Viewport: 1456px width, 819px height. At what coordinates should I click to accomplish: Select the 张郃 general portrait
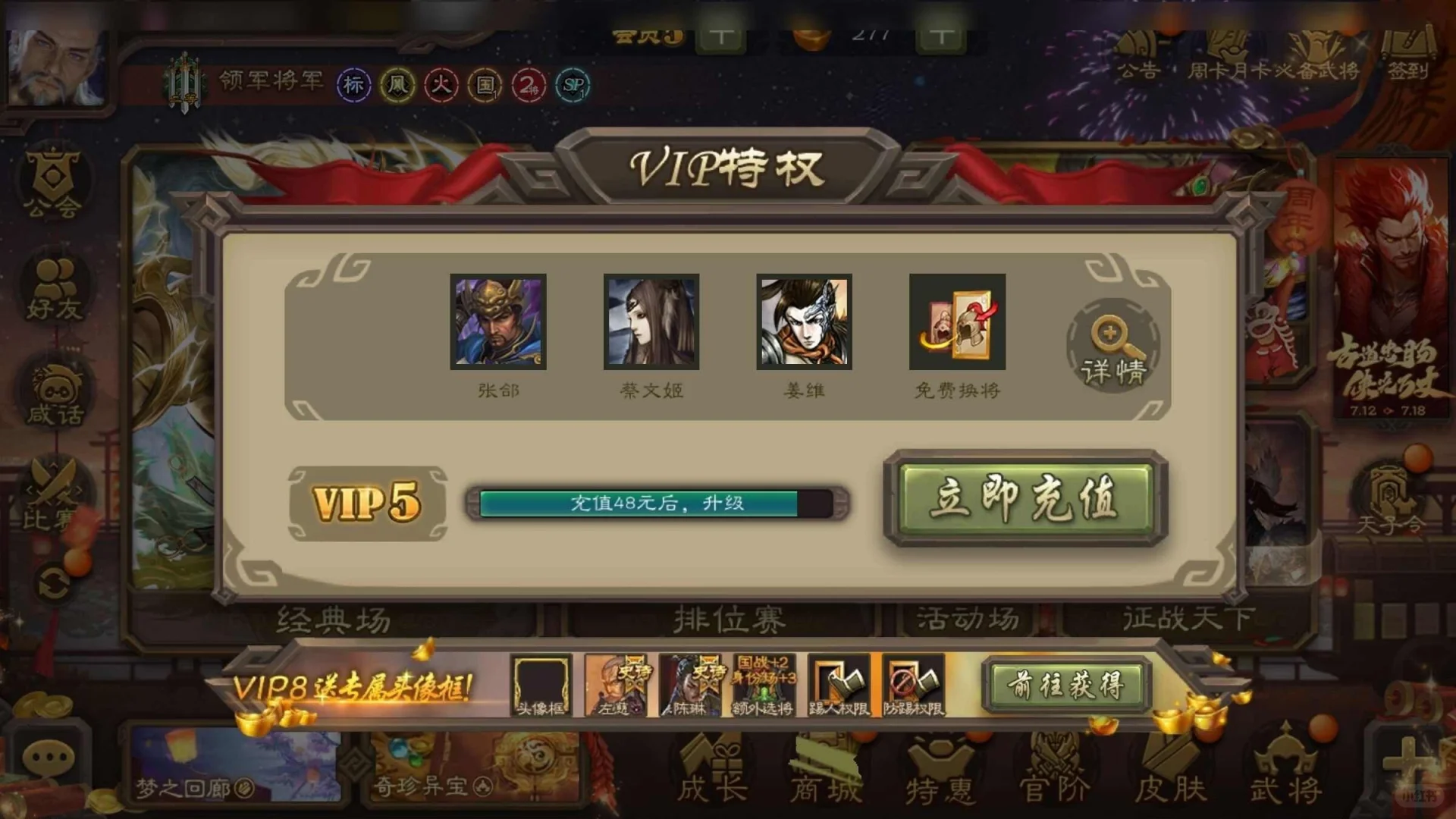tap(498, 322)
